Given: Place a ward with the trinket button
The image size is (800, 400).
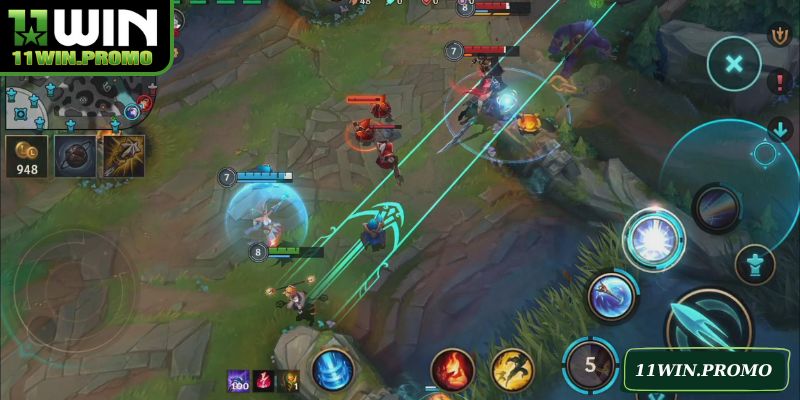Looking at the screenshot, I should pos(755,263).
